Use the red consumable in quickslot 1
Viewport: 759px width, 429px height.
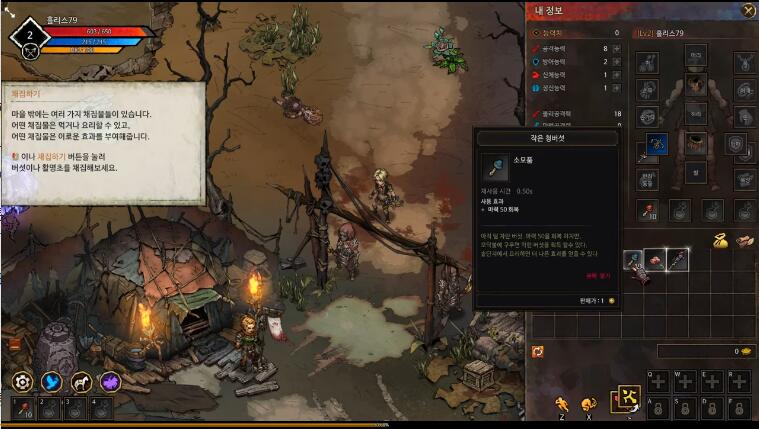pos(22,408)
